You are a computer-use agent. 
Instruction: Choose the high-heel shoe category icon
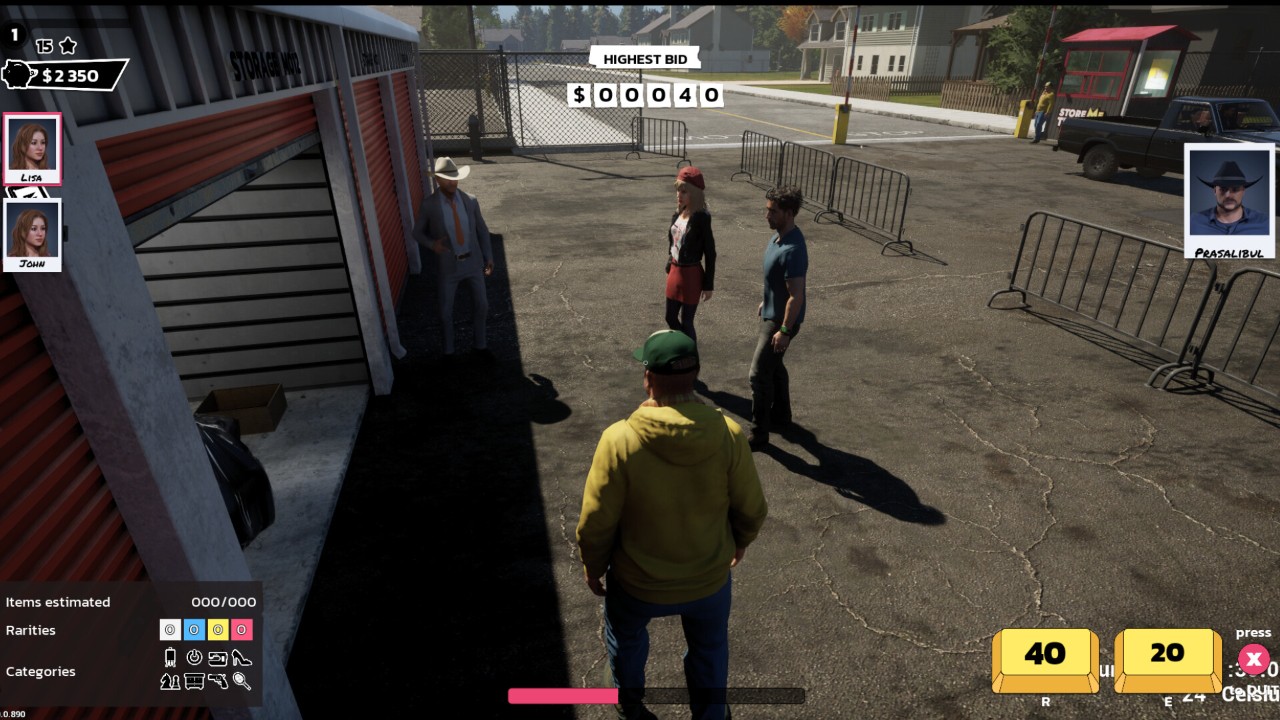click(242, 658)
